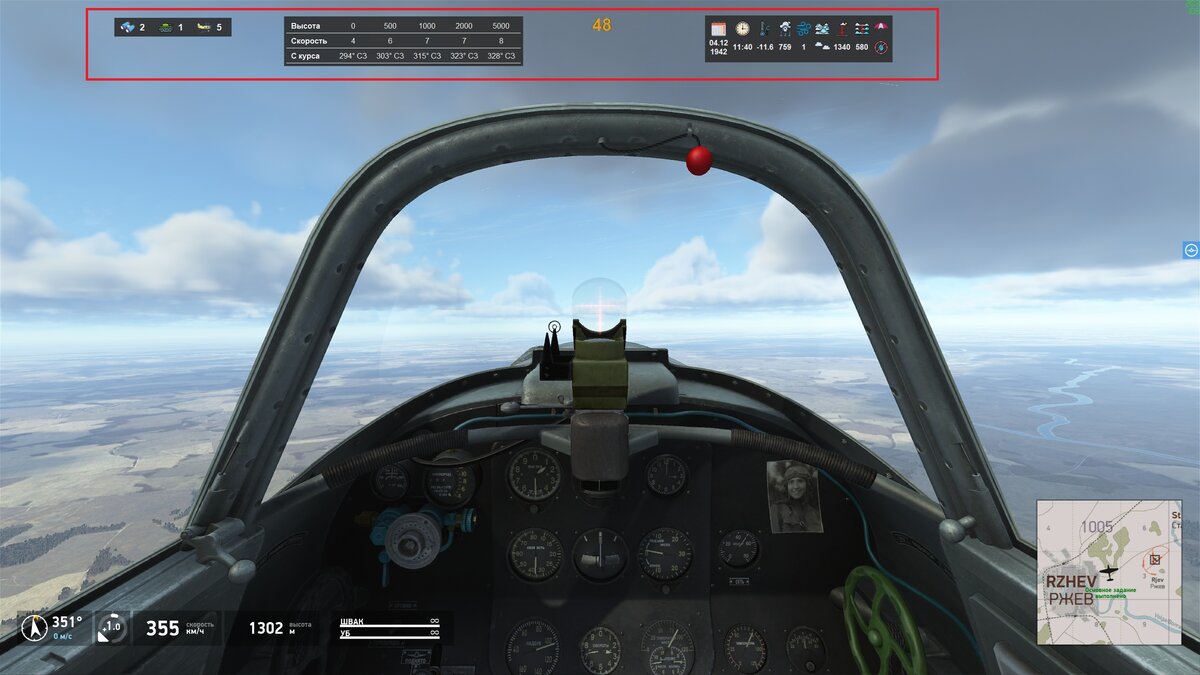Click the calendar date icon
Image resolution: width=1200 pixels, height=675 pixels.
point(718,29)
